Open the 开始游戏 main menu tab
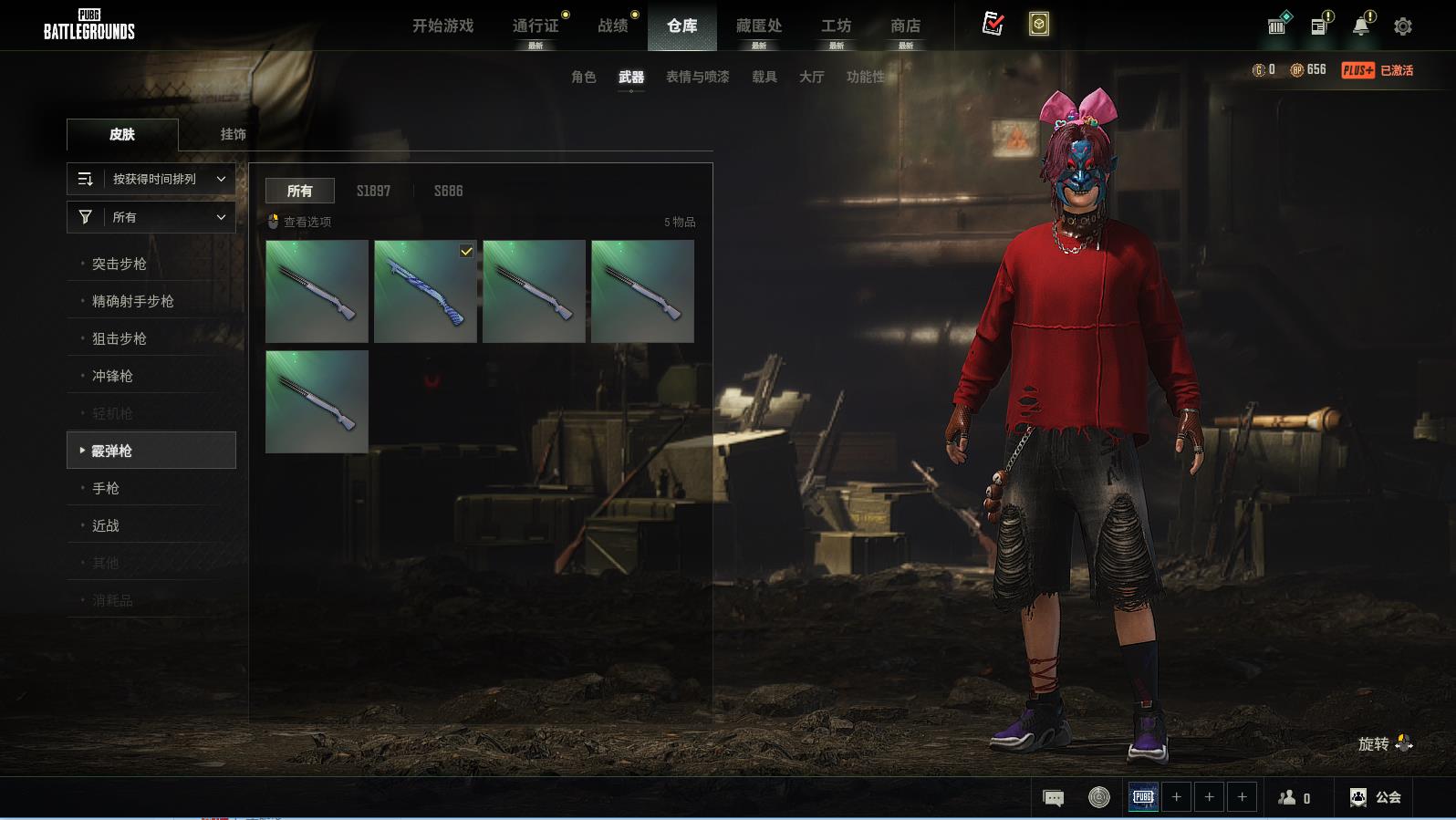The height and width of the screenshot is (820, 1456). (x=442, y=26)
